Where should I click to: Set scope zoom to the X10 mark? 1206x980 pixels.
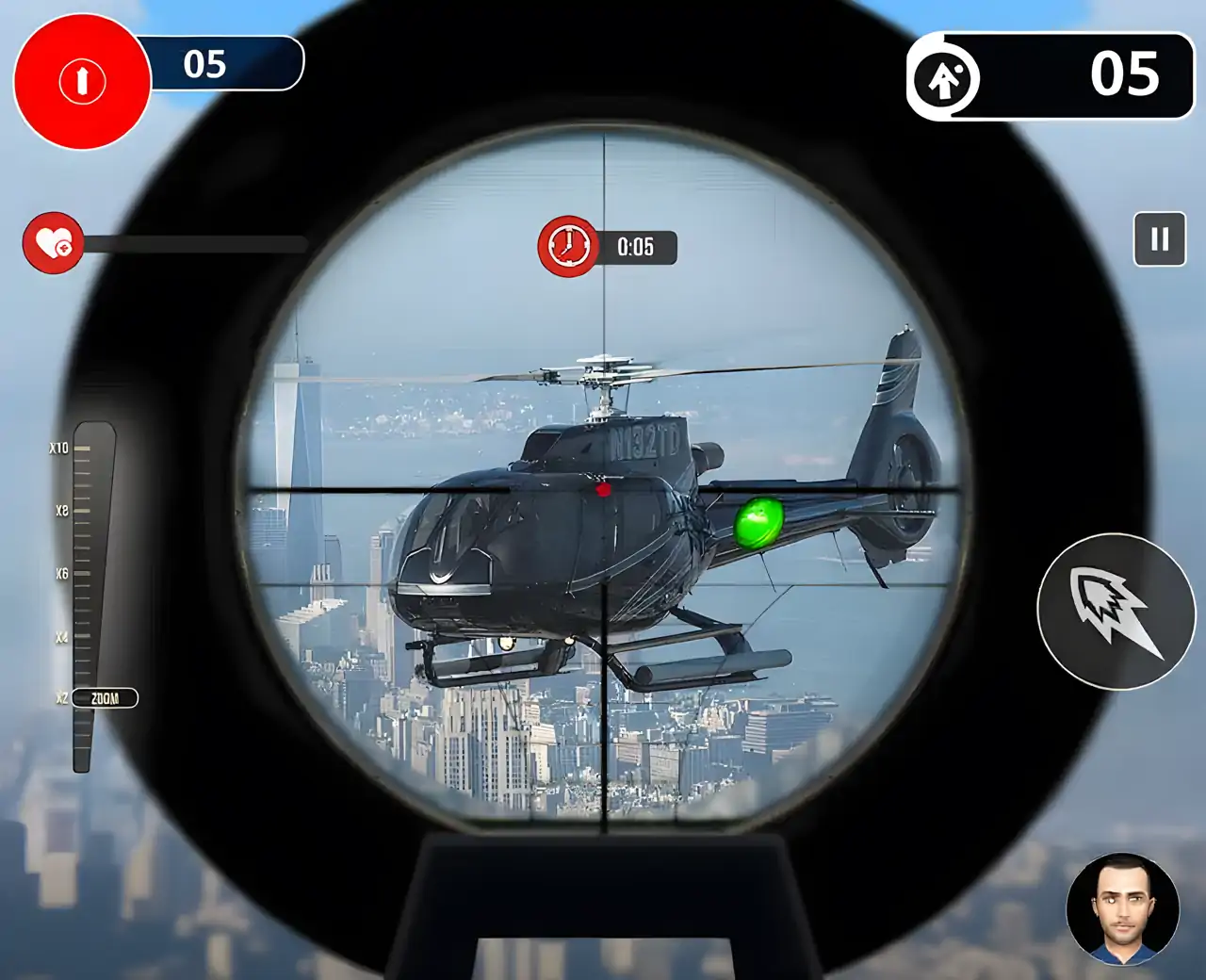(83, 449)
